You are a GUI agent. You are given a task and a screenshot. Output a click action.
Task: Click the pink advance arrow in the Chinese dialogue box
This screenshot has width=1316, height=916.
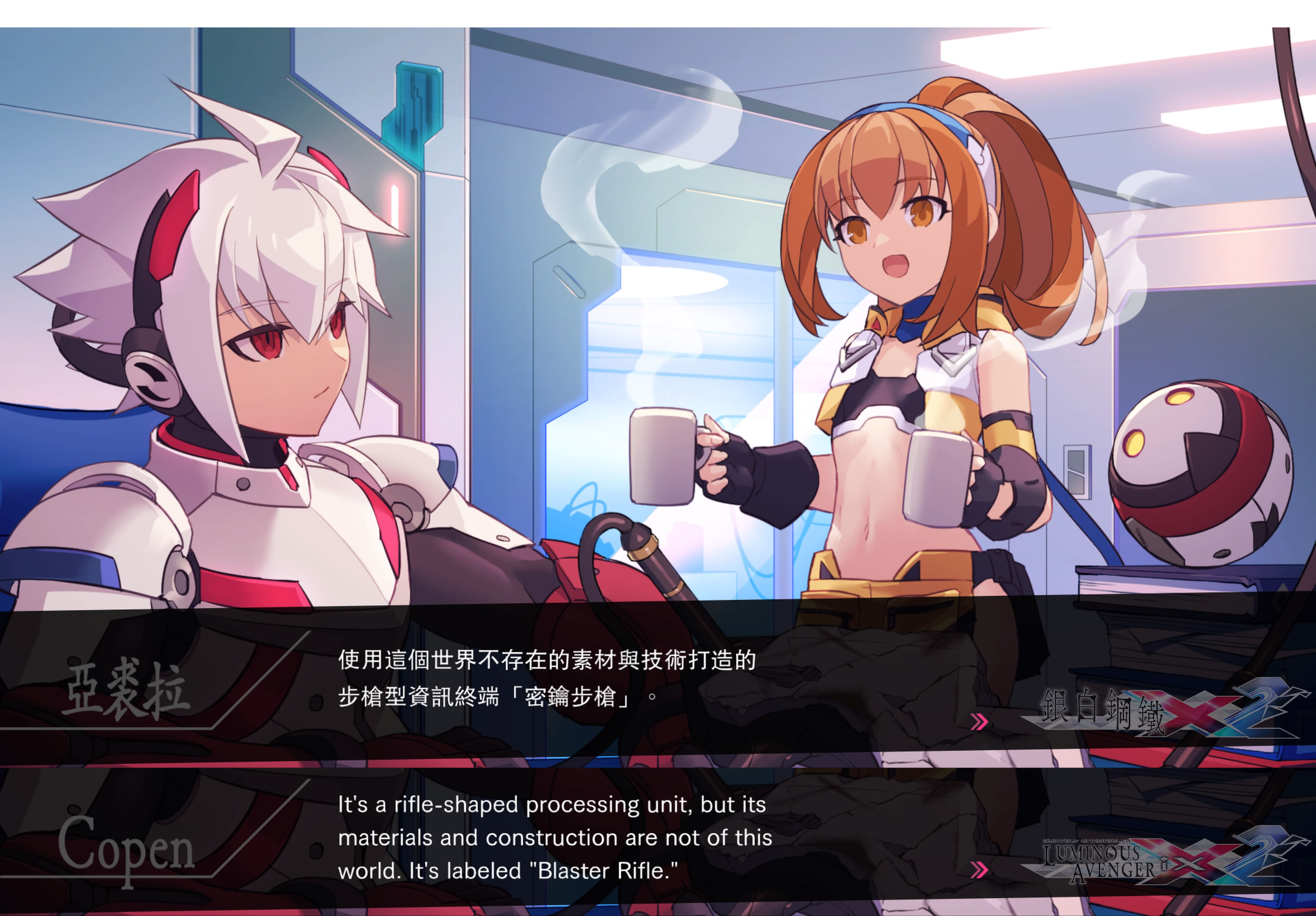[x=979, y=722]
